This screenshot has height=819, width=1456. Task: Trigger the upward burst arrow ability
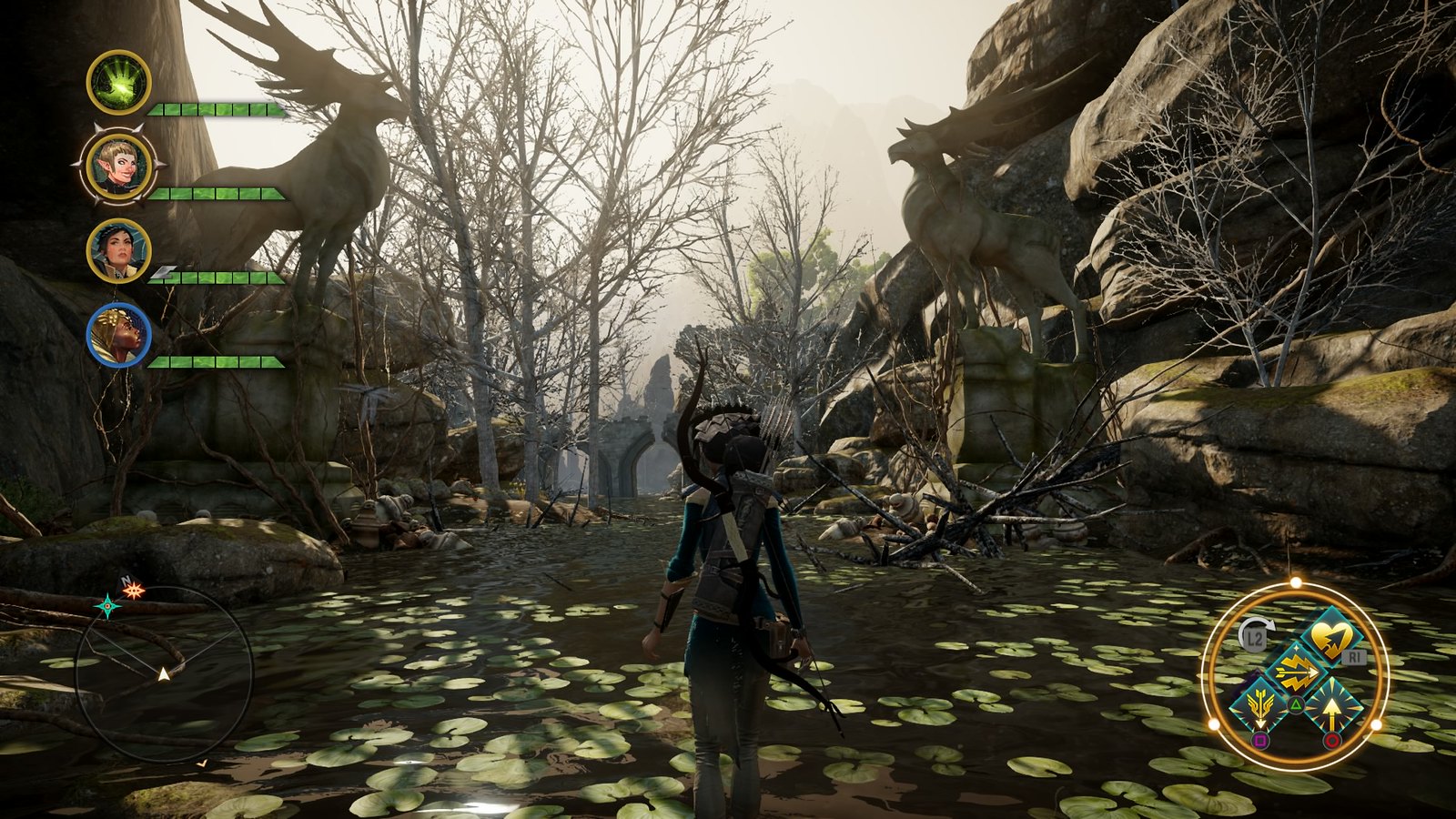[1332, 706]
